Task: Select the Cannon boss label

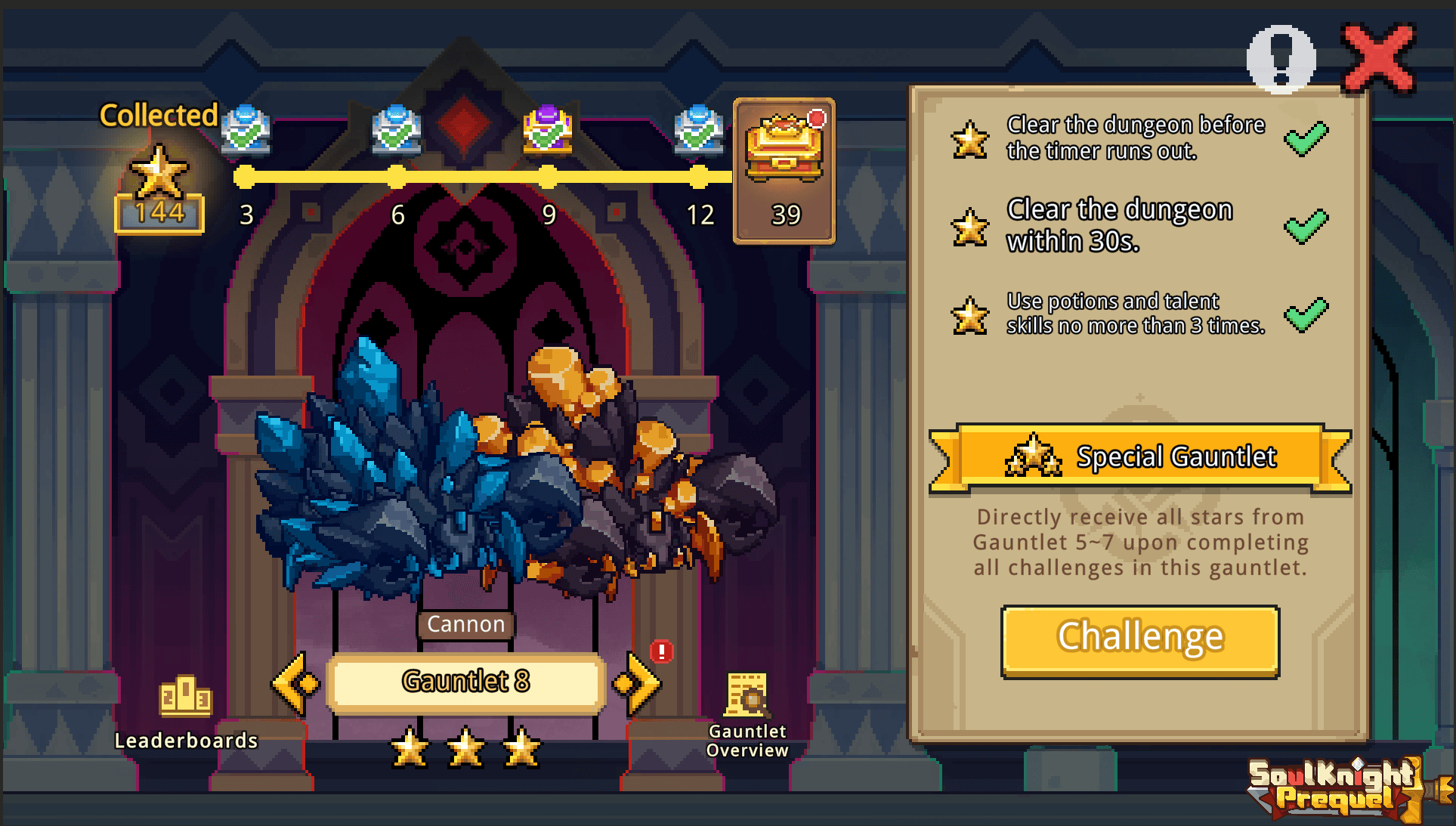Action: pyautogui.click(x=465, y=624)
